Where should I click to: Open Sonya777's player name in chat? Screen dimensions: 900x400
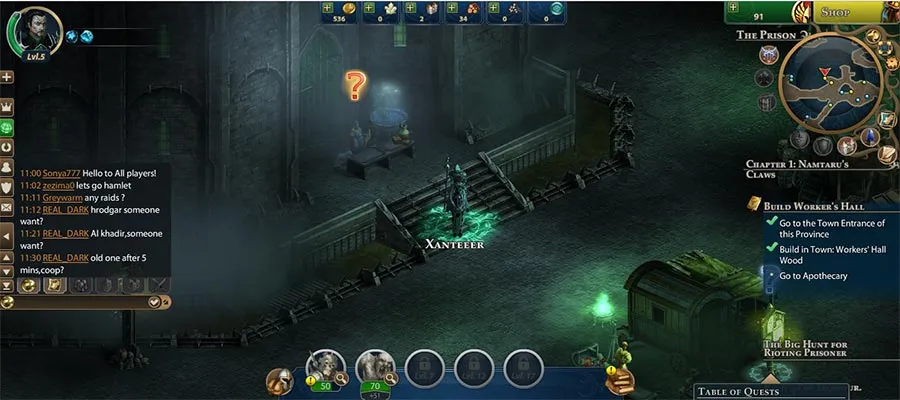[61, 173]
